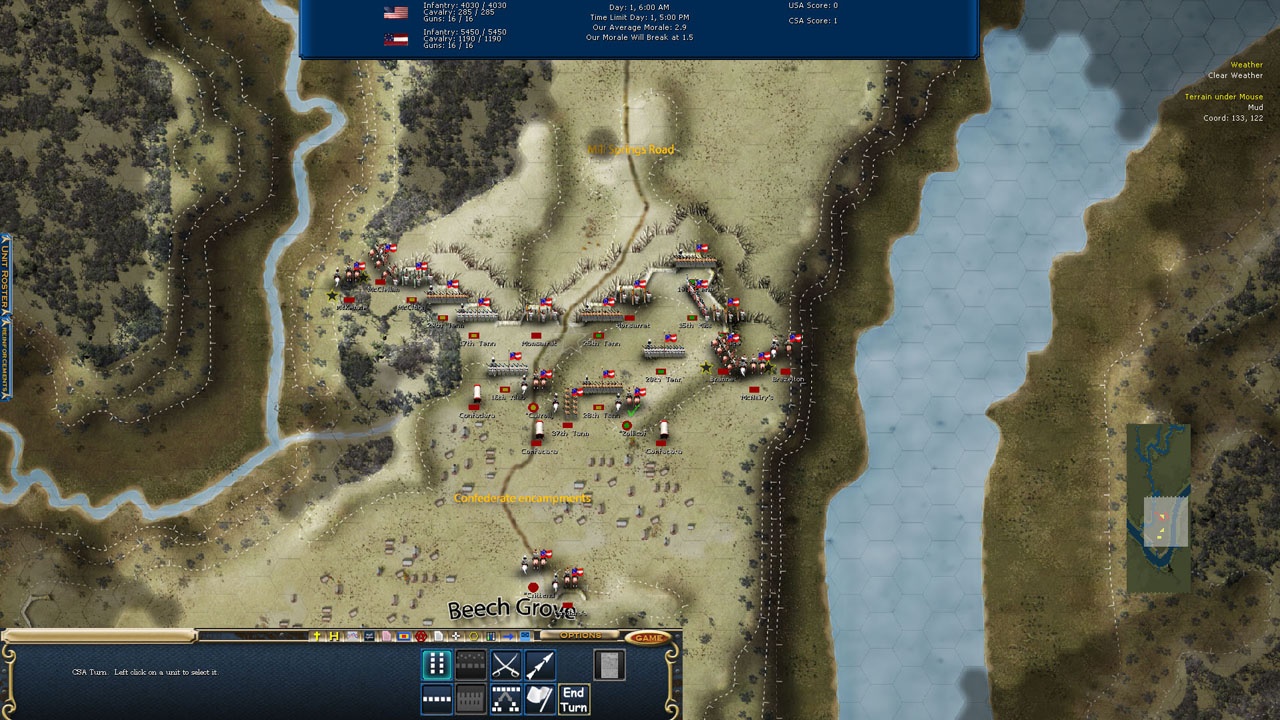This screenshot has height=720, width=1280.
Task: Click the red hexagon toolbar icon
Action: (x=421, y=636)
